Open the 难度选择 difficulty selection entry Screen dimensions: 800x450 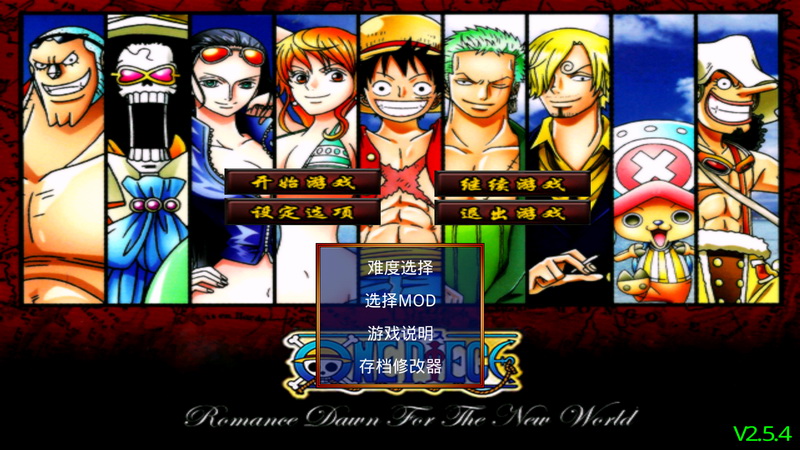coord(400,267)
